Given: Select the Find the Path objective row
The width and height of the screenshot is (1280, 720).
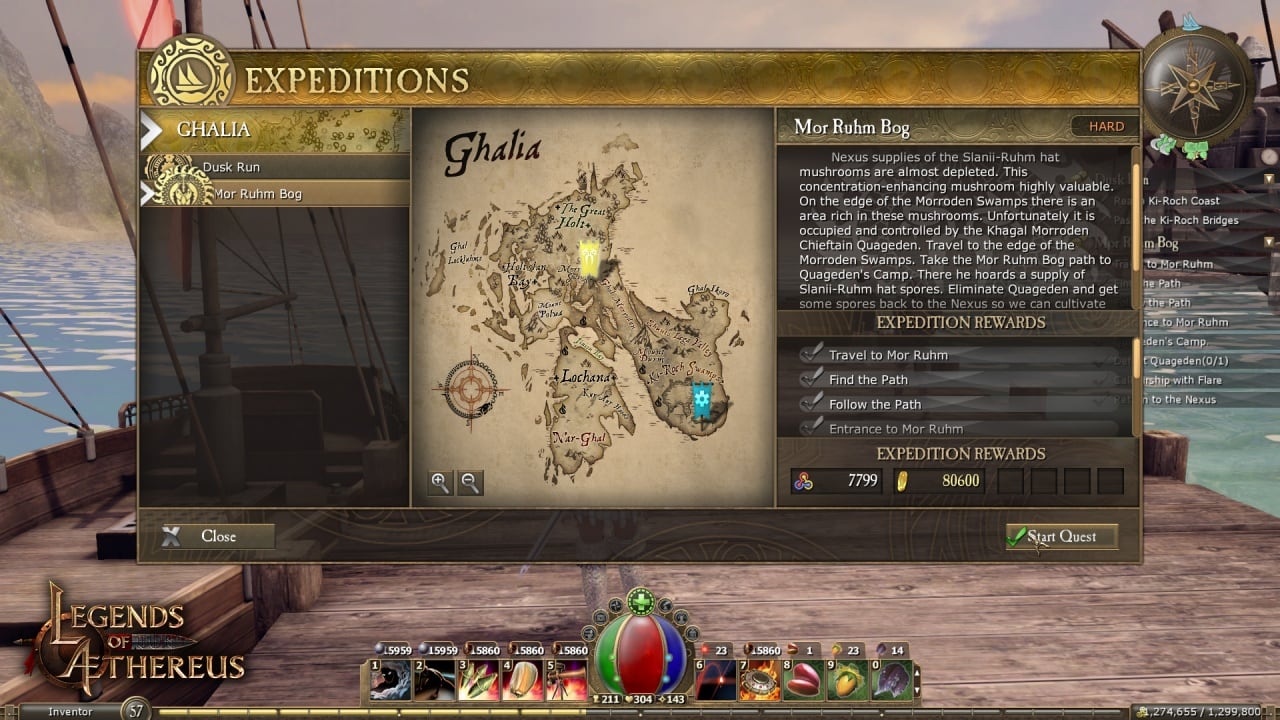Looking at the screenshot, I should (x=868, y=380).
